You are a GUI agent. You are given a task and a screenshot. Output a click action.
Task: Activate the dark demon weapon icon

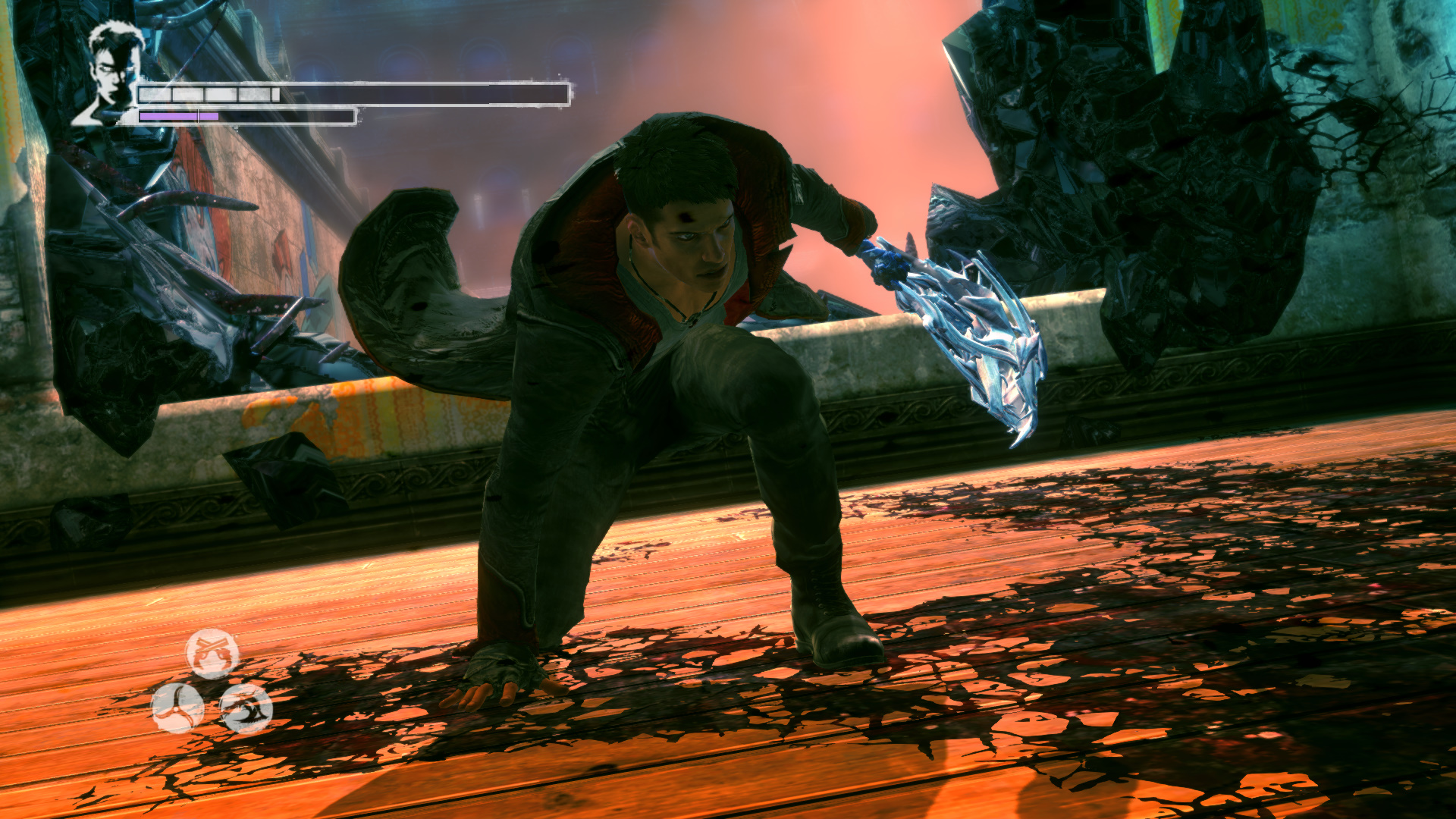point(246,708)
